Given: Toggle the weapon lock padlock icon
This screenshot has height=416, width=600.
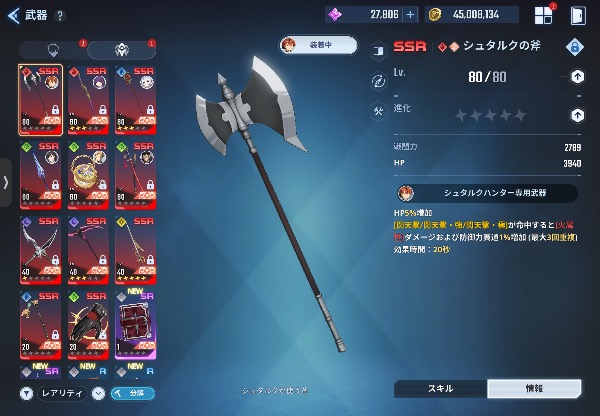Looking at the screenshot, I should 574,47.
